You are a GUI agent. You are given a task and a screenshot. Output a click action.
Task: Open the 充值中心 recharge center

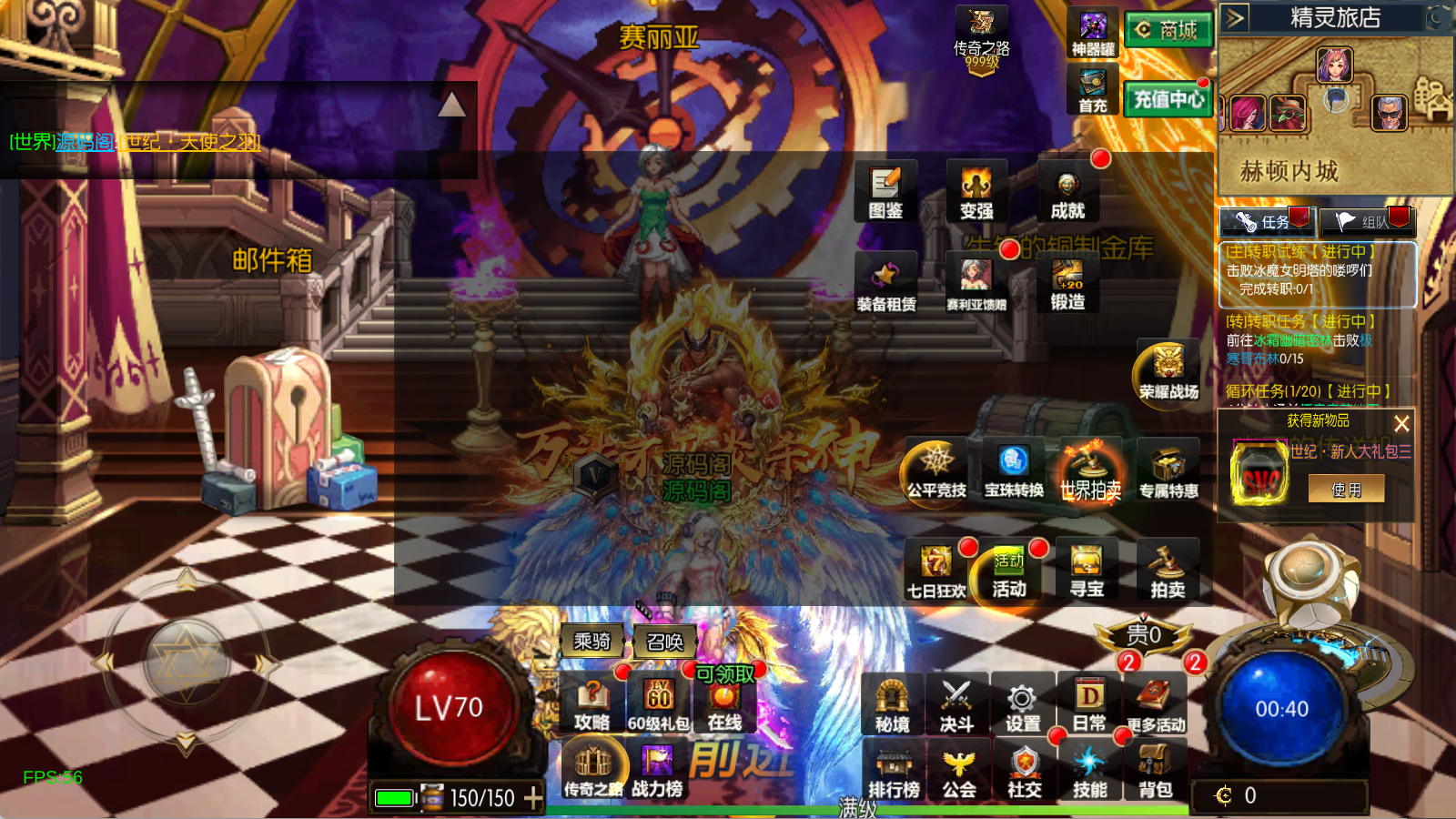1168,98
